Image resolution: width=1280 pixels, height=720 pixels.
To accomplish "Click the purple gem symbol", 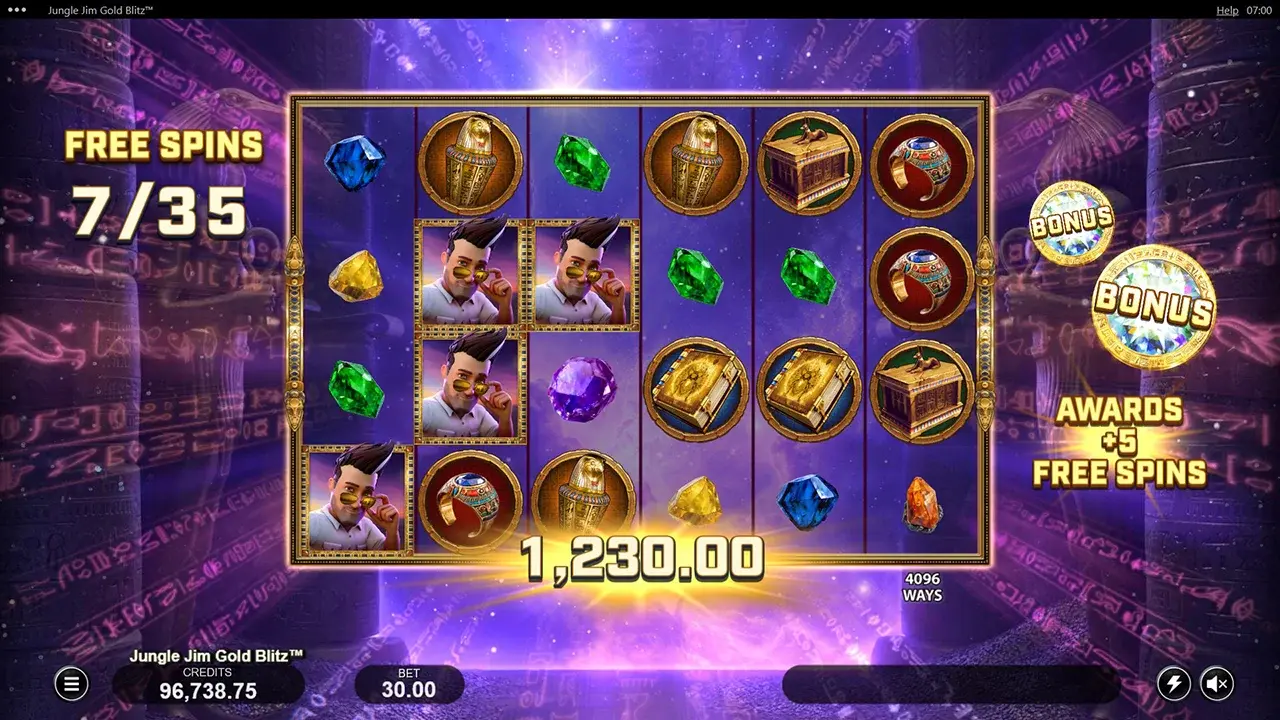I will 581,390.
